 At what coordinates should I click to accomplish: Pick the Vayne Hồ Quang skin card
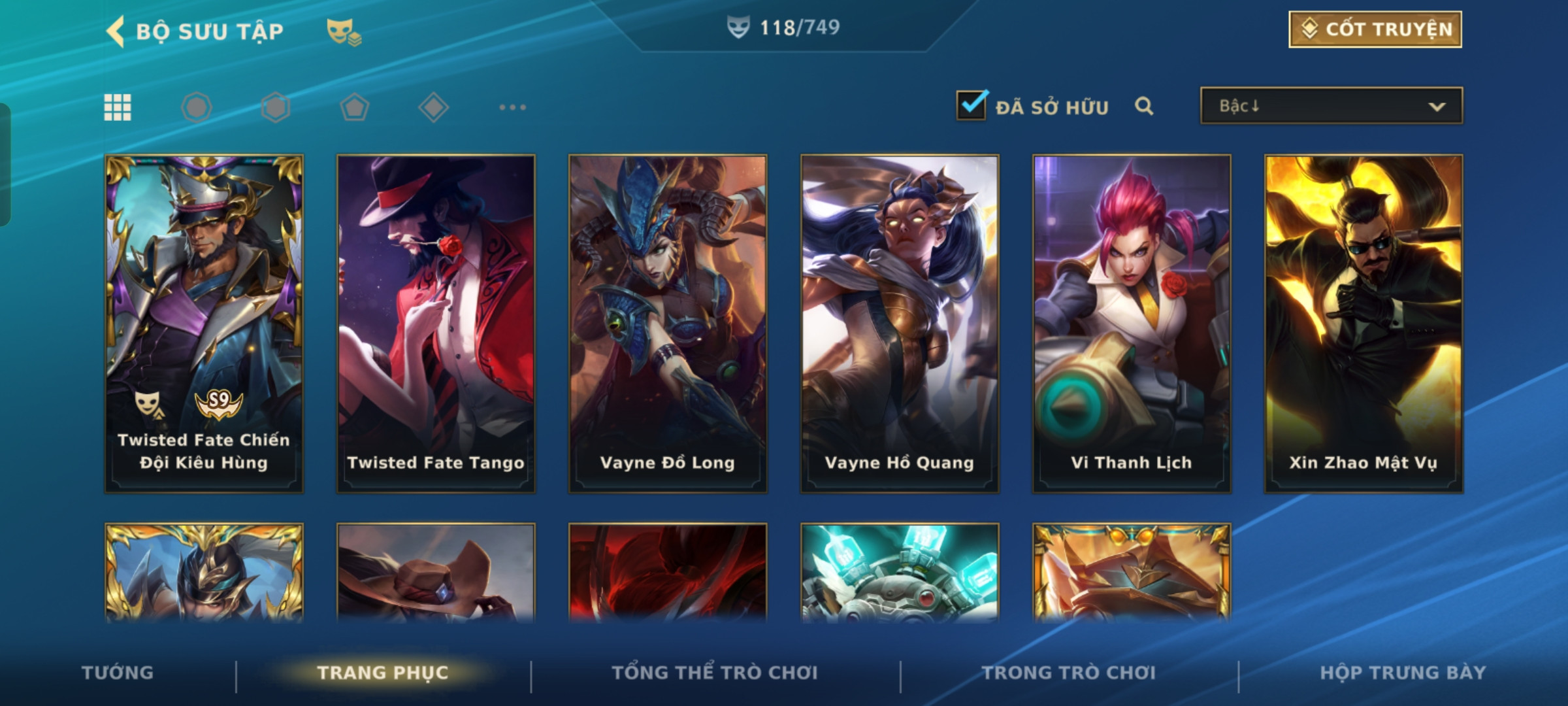[900, 324]
